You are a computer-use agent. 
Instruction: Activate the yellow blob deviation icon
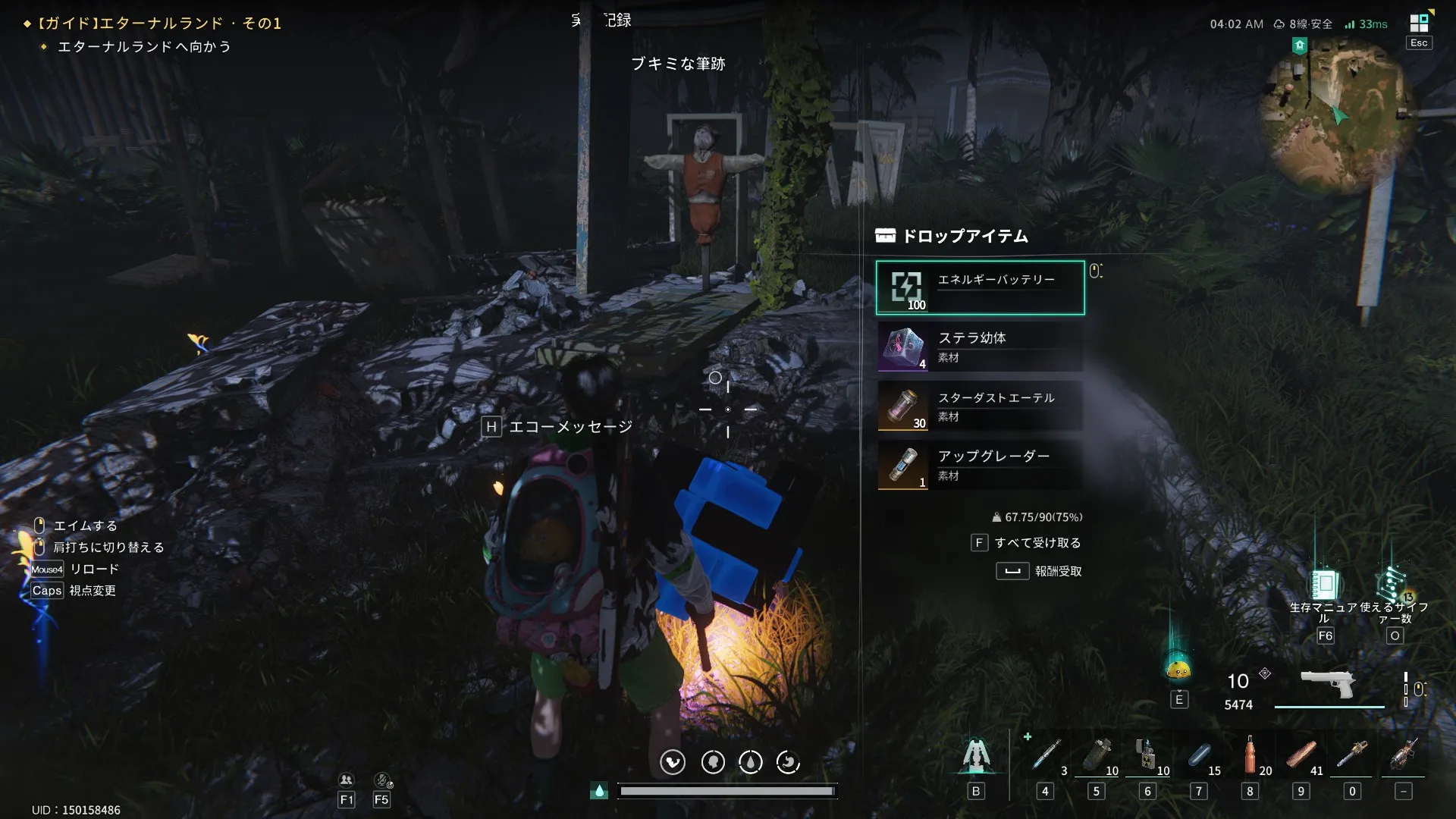click(1178, 668)
